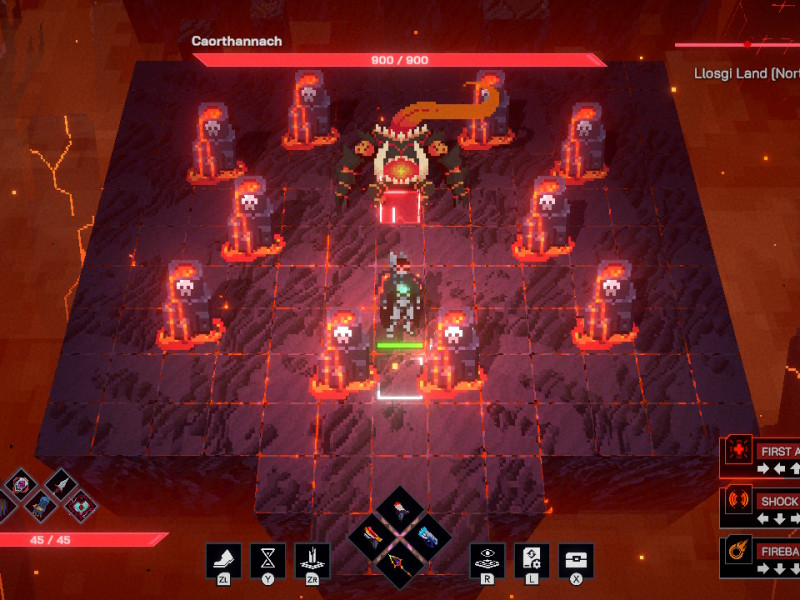
Task: Equip the blue gauntlet weapon slot
Action: [426, 537]
